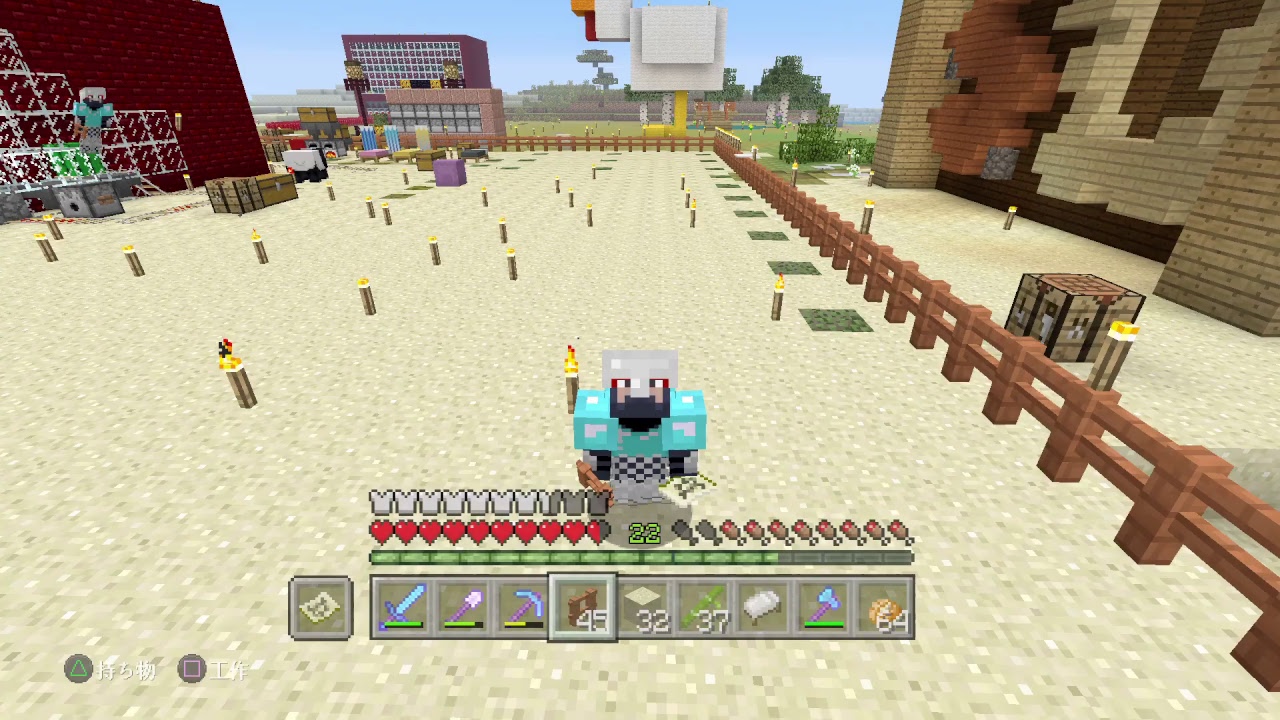
Task: Click the experience level number 22
Action: 646,531
